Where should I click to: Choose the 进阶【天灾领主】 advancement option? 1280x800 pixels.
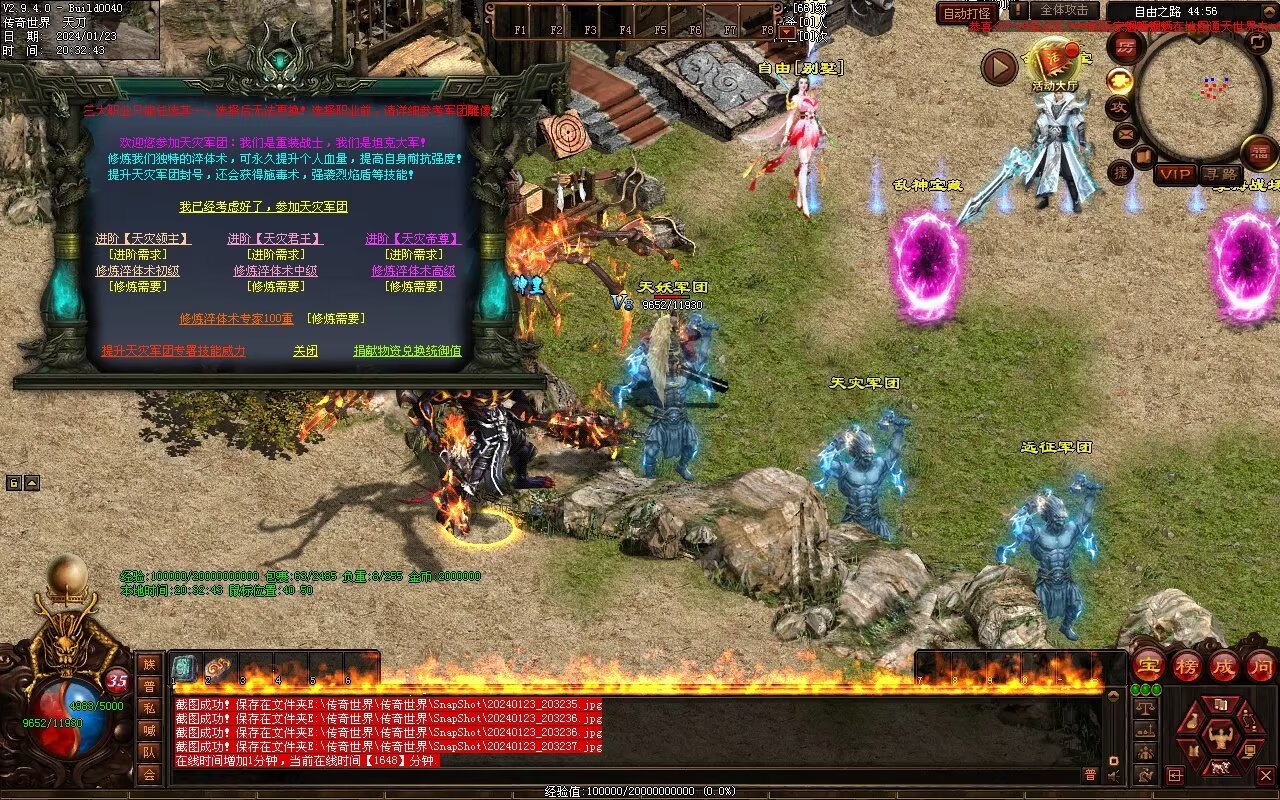143,239
